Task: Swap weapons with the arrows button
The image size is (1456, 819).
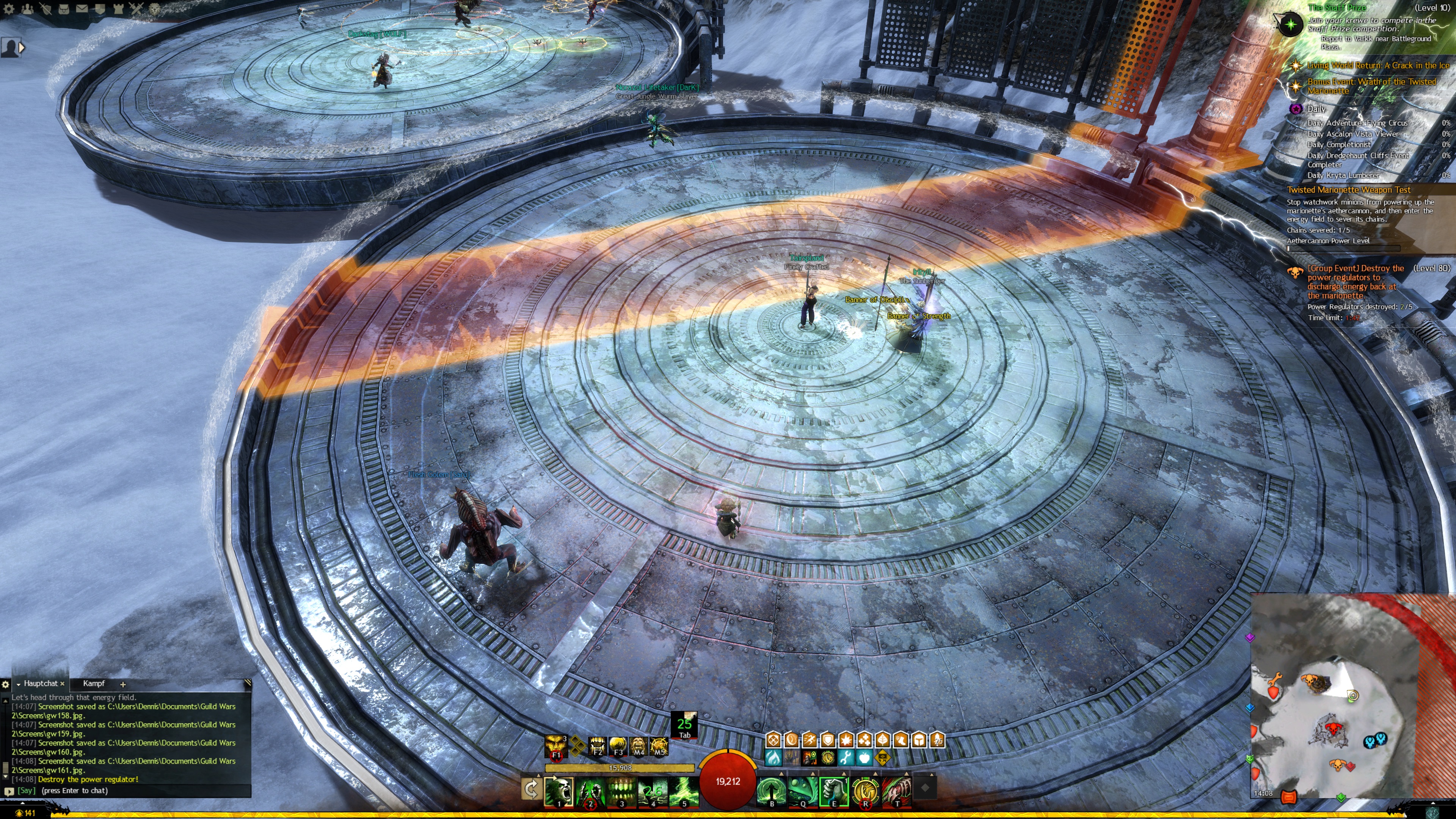Action: pos(531,789)
